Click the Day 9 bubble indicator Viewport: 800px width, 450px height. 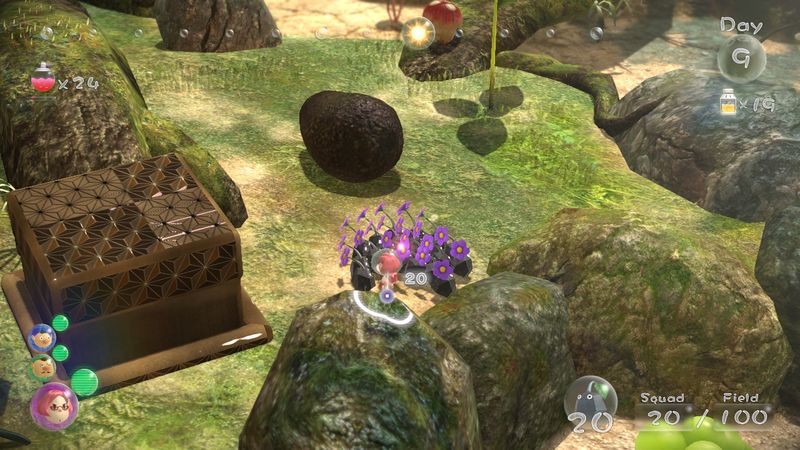(741, 56)
